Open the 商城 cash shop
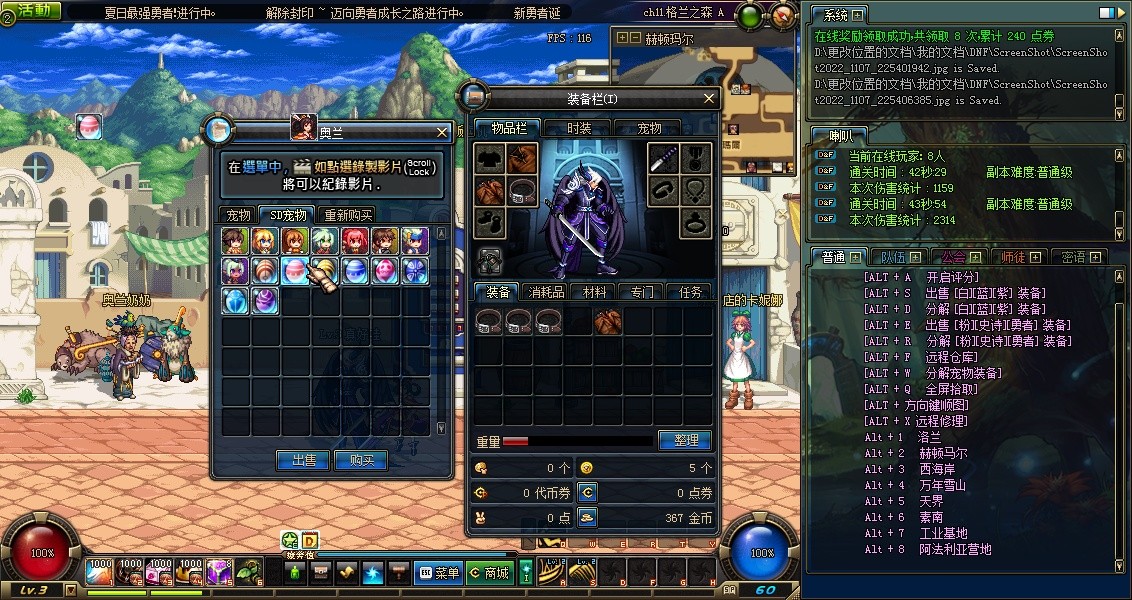Screen dimensions: 1132x600 click(490, 573)
